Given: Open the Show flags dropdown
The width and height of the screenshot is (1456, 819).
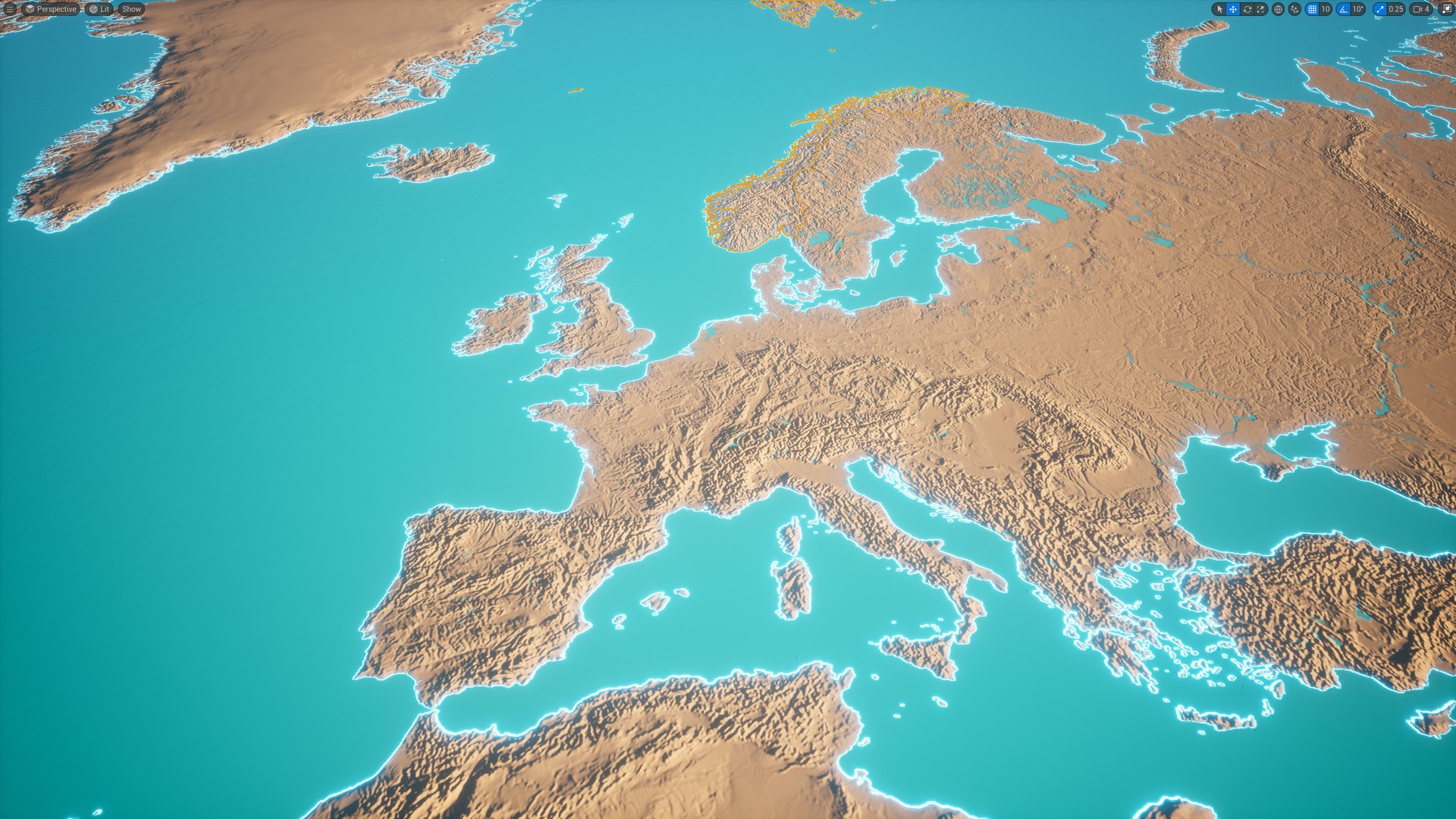Looking at the screenshot, I should coord(131,9).
